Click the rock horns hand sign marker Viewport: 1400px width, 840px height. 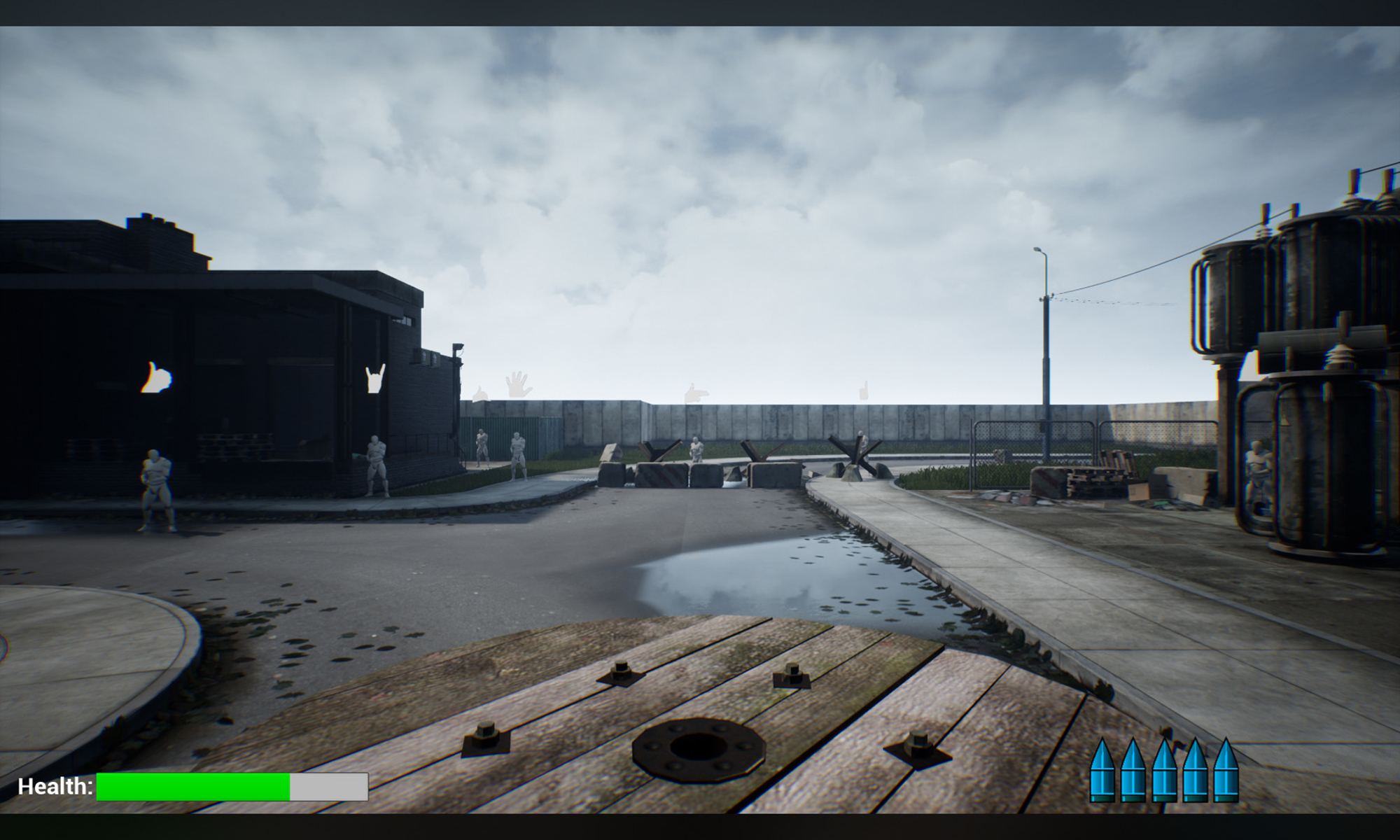coord(375,379)
